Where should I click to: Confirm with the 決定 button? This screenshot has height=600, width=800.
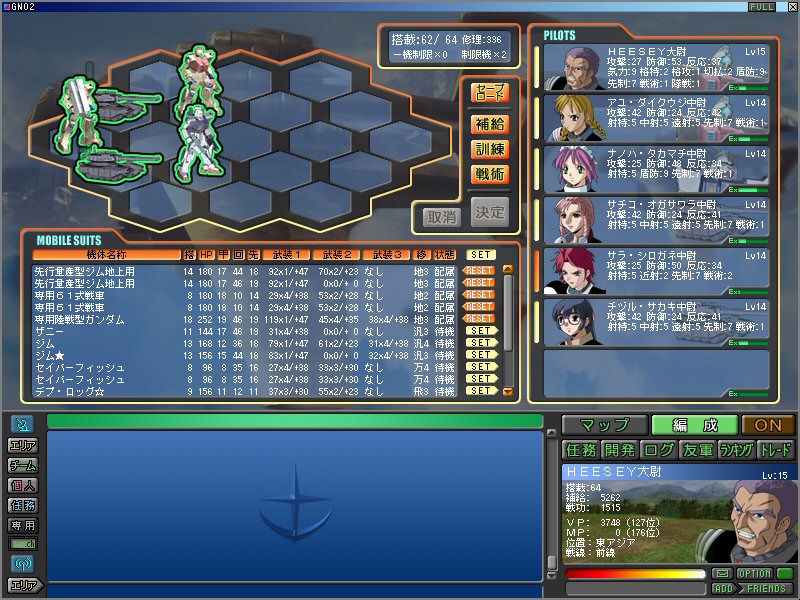tap(490, 212)
